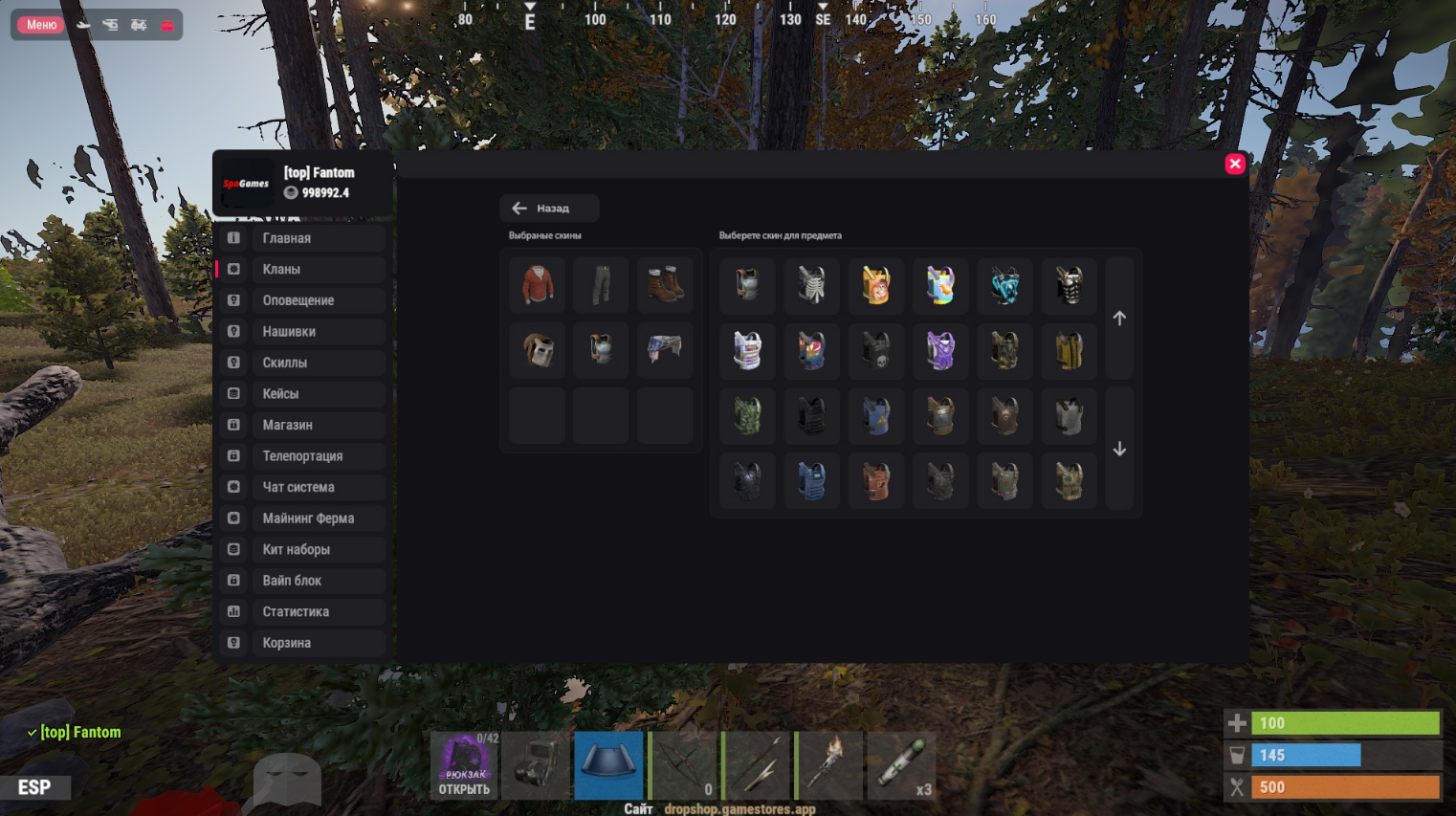This screenshot has width=1456, height=816.
Task: Select Магазин in the side menu
Action: 301,425
